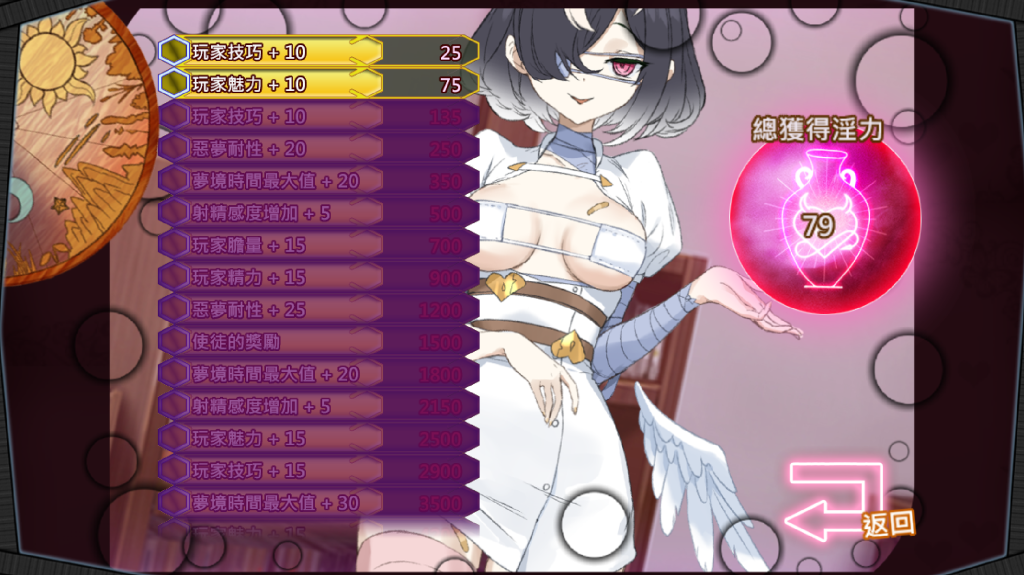Screen dimensions: 1024x575
Task: Go back with the 返回 arrow button
Action: [x=838, y=502]
